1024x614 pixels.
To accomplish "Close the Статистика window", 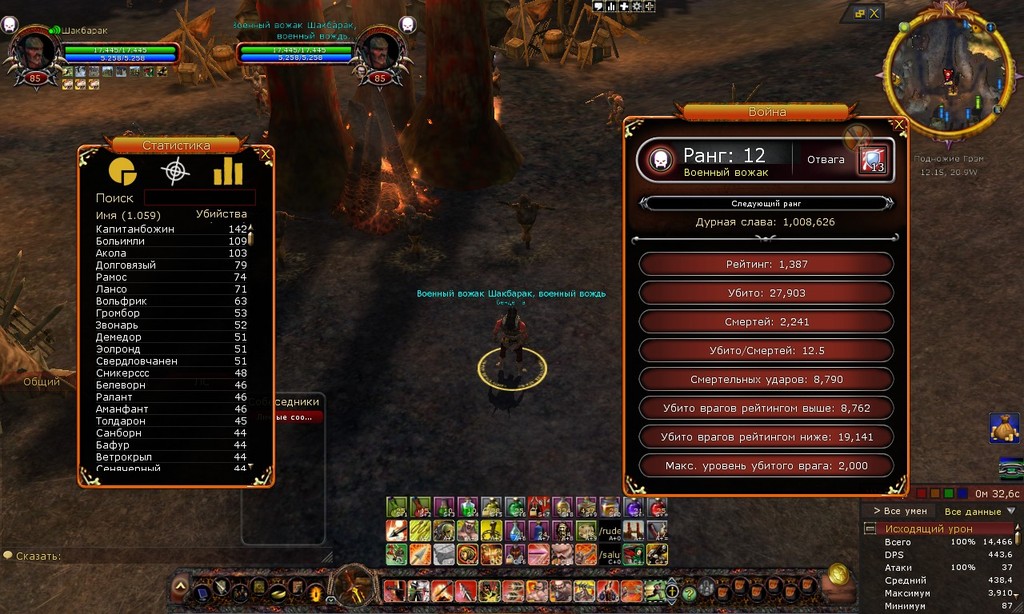I will click(x=265, y=155).
